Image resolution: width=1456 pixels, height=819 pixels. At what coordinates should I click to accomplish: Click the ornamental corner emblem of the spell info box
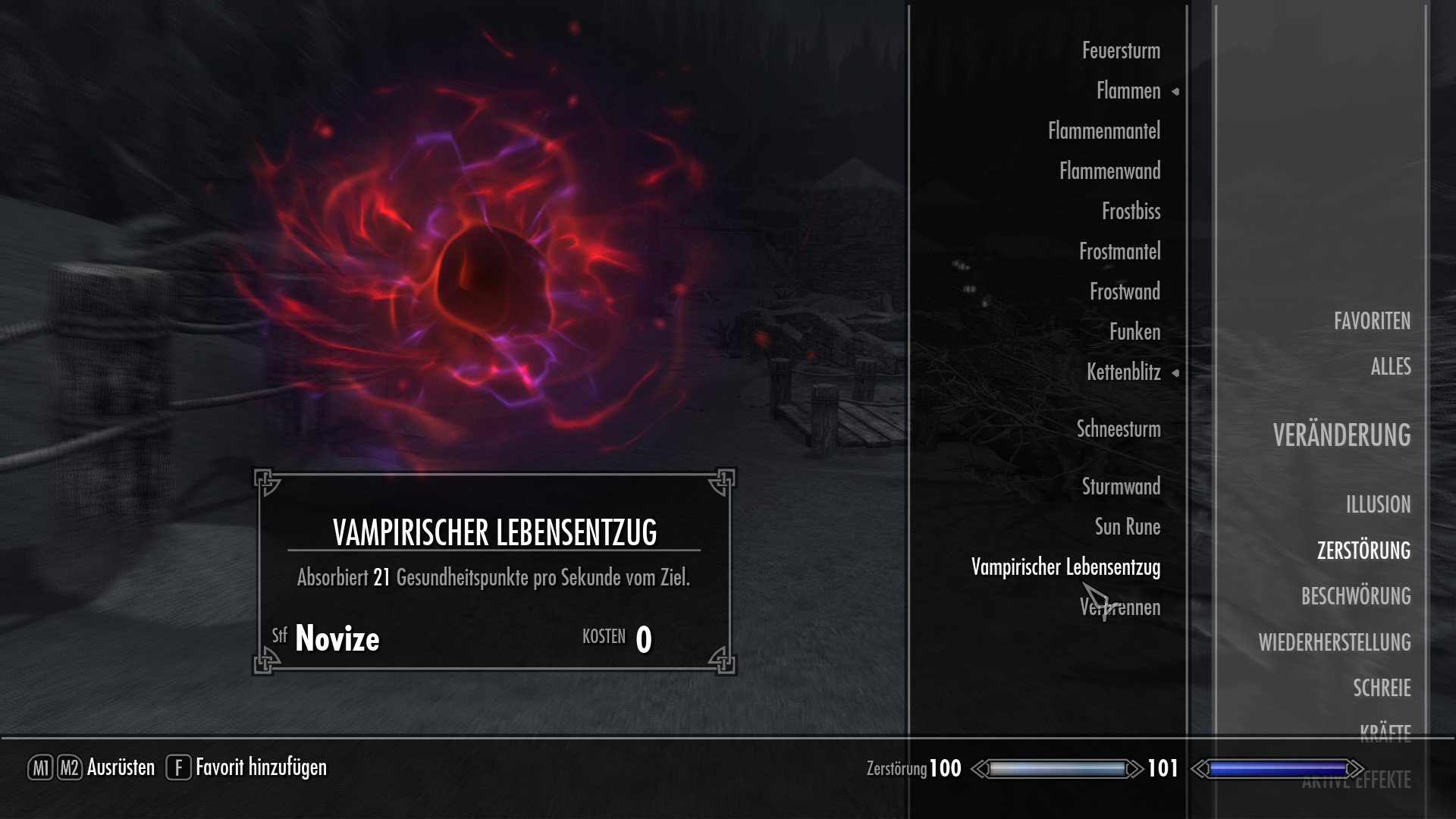[x=265, y=479]
